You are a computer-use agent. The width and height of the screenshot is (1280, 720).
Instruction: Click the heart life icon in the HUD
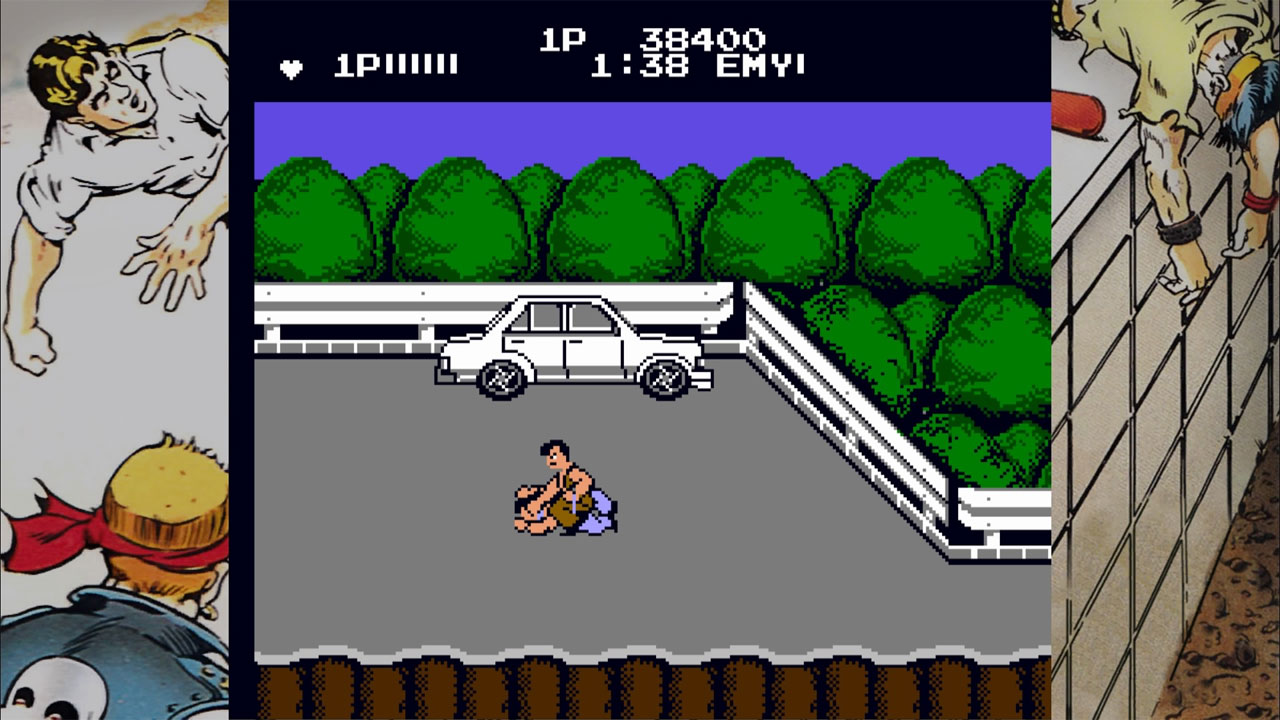(289, 68)
